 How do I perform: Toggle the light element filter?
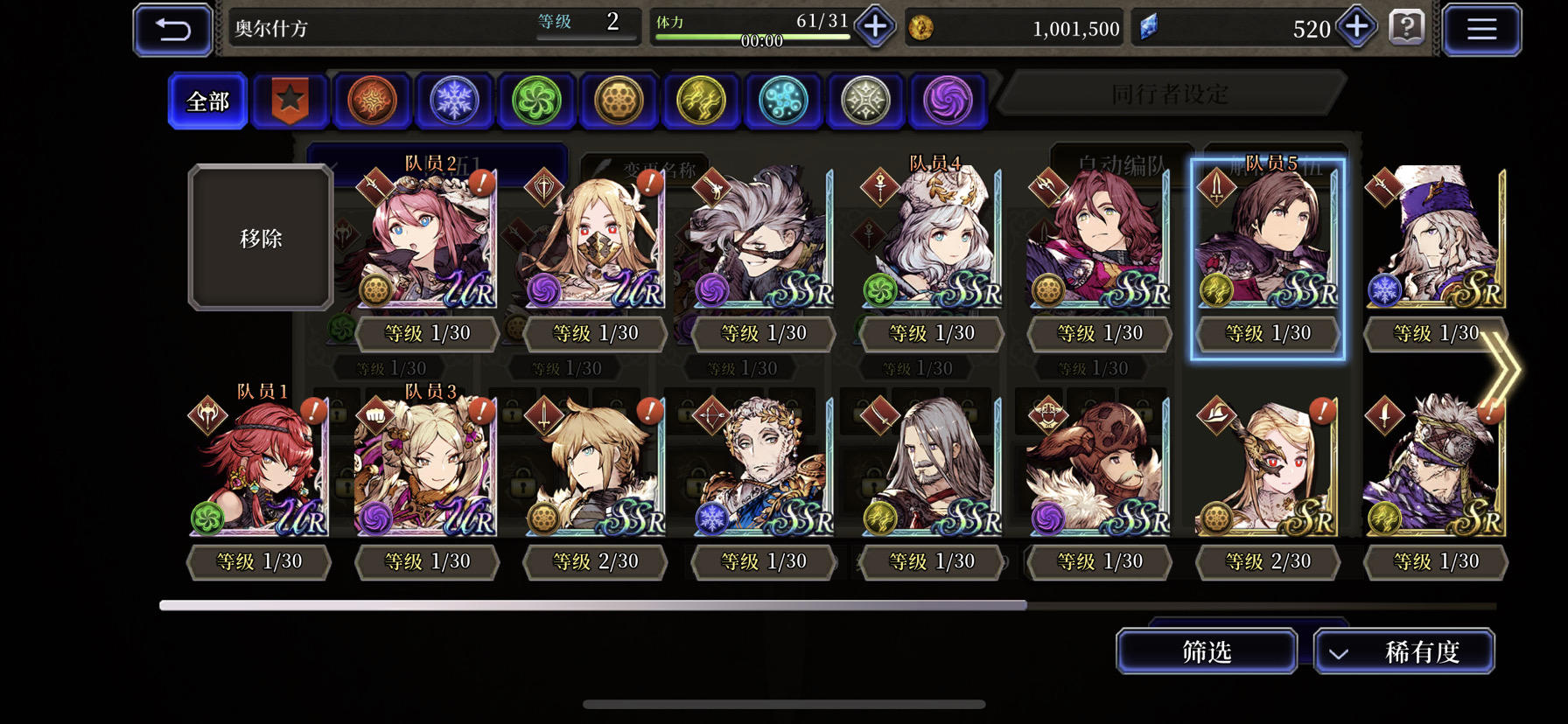(x=865, y=100)
